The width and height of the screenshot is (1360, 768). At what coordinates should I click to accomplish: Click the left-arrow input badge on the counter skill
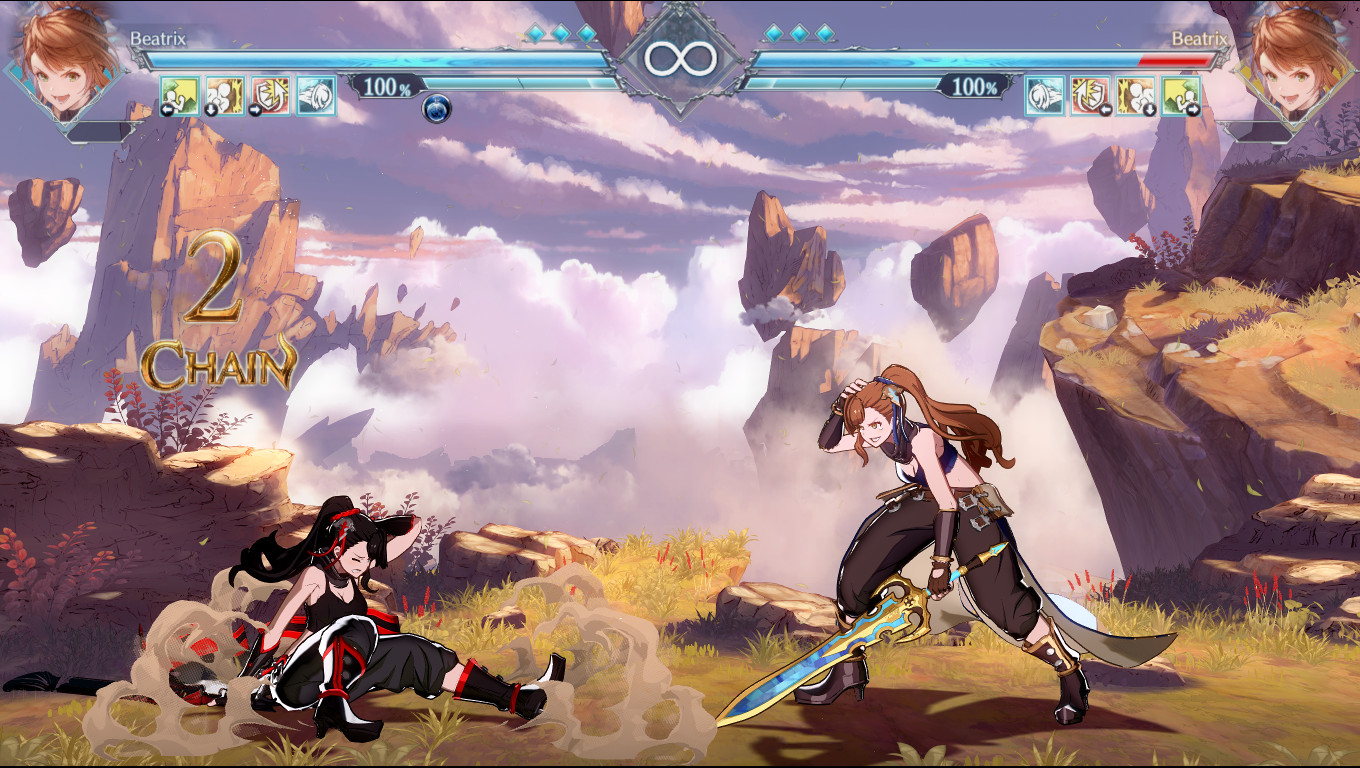(x=1105, y=109)
